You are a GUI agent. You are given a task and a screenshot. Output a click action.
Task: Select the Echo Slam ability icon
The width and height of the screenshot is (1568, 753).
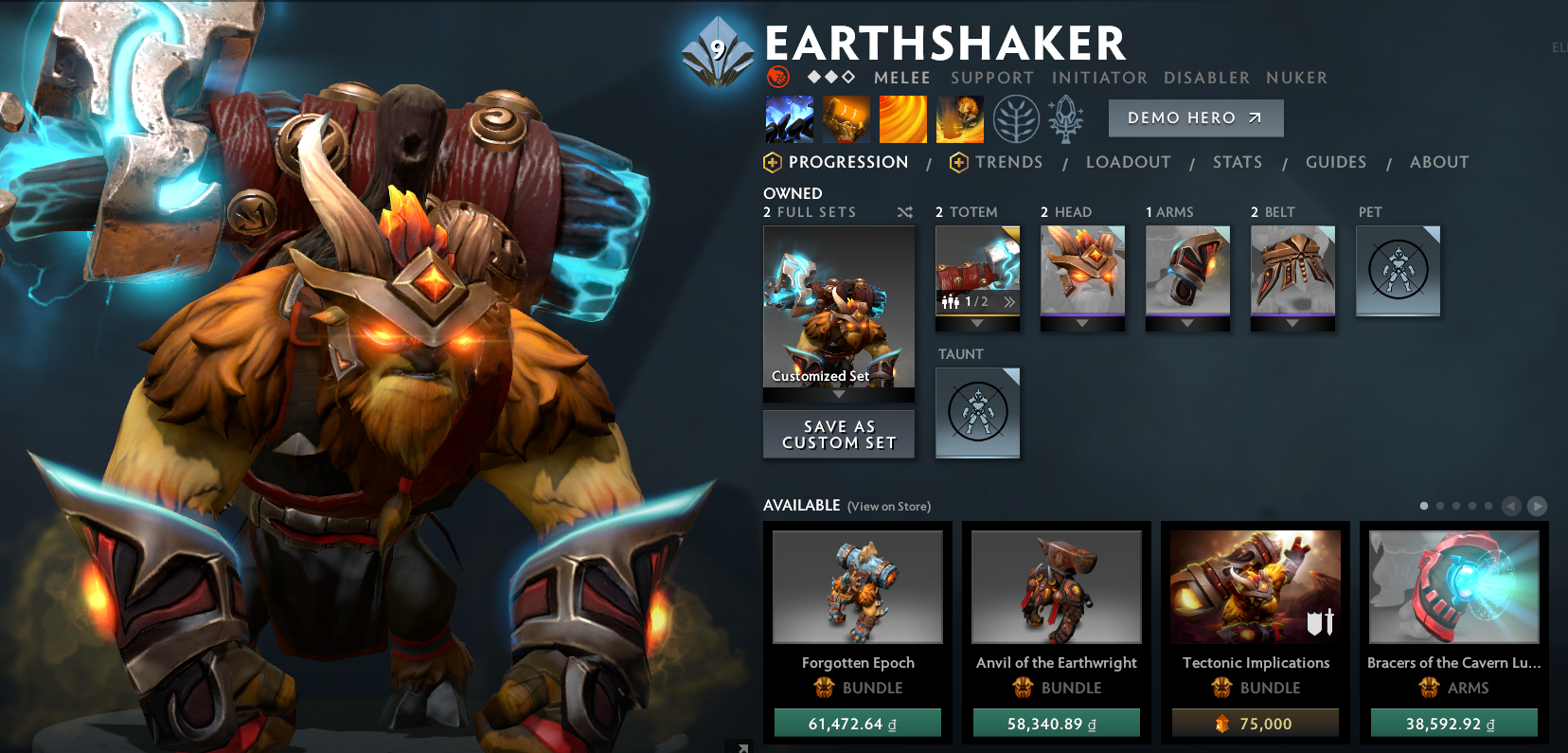pyautogui.click(x=959, y=119)
